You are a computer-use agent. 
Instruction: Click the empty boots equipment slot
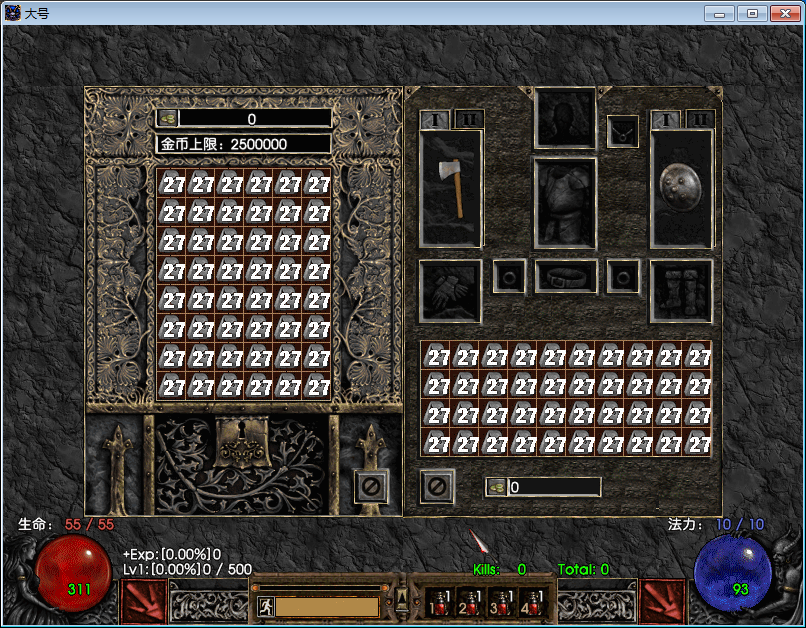681,291
